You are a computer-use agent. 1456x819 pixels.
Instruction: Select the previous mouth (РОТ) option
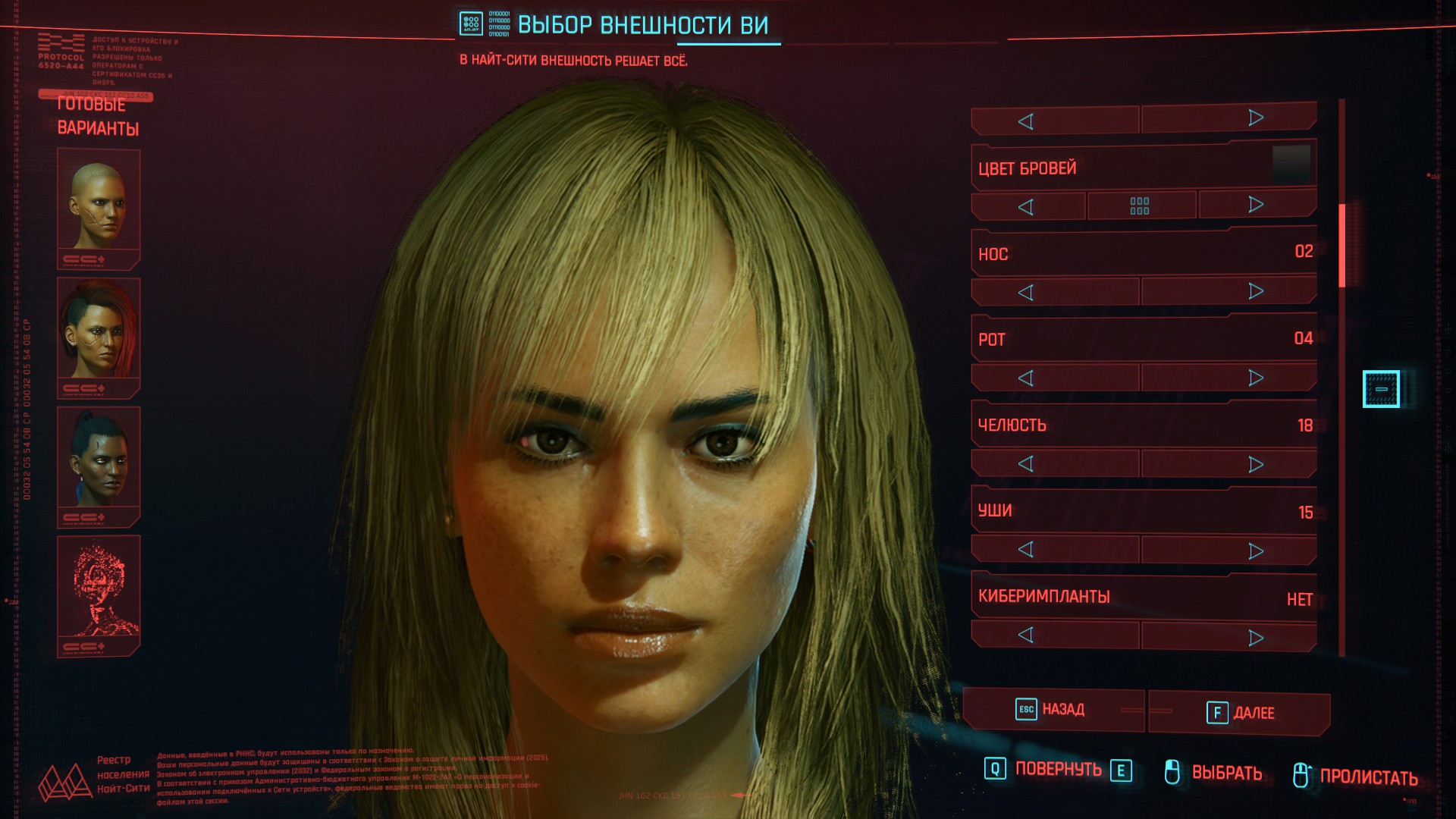click(x=1026, y=378)
